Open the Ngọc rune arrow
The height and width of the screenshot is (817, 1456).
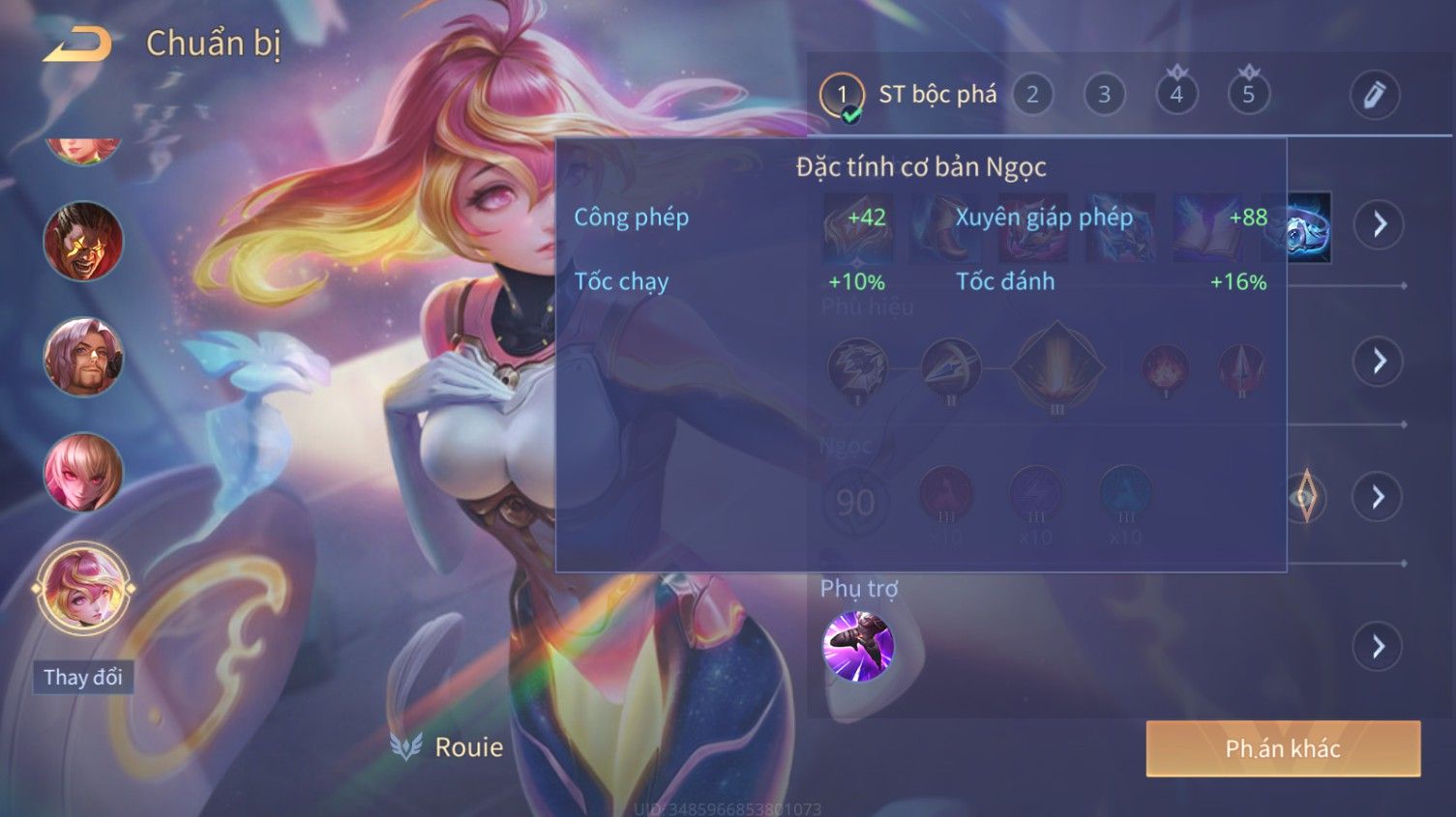click(x=1379, y=497)
